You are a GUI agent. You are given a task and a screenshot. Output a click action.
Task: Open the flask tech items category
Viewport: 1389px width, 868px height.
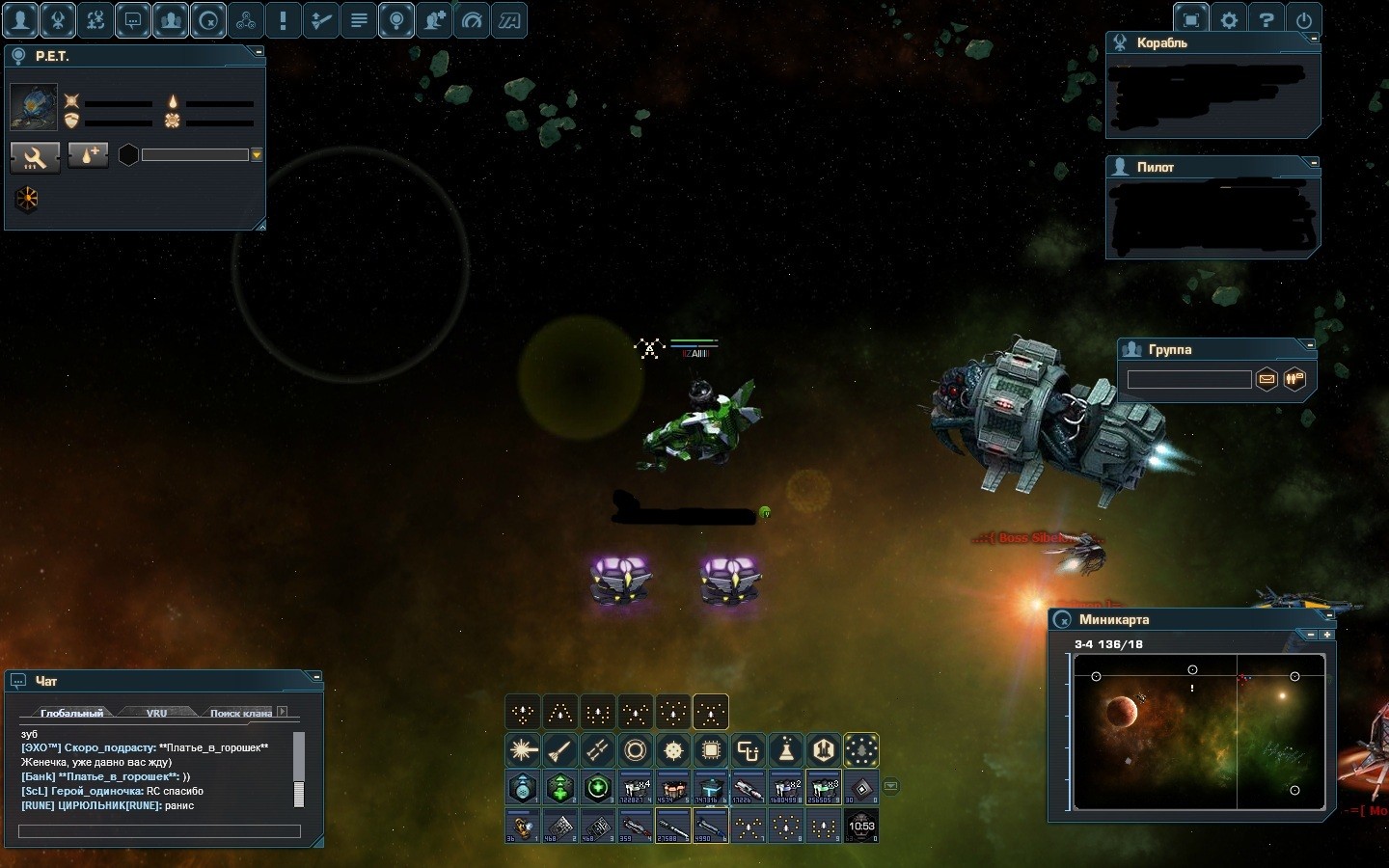(786, 749)
